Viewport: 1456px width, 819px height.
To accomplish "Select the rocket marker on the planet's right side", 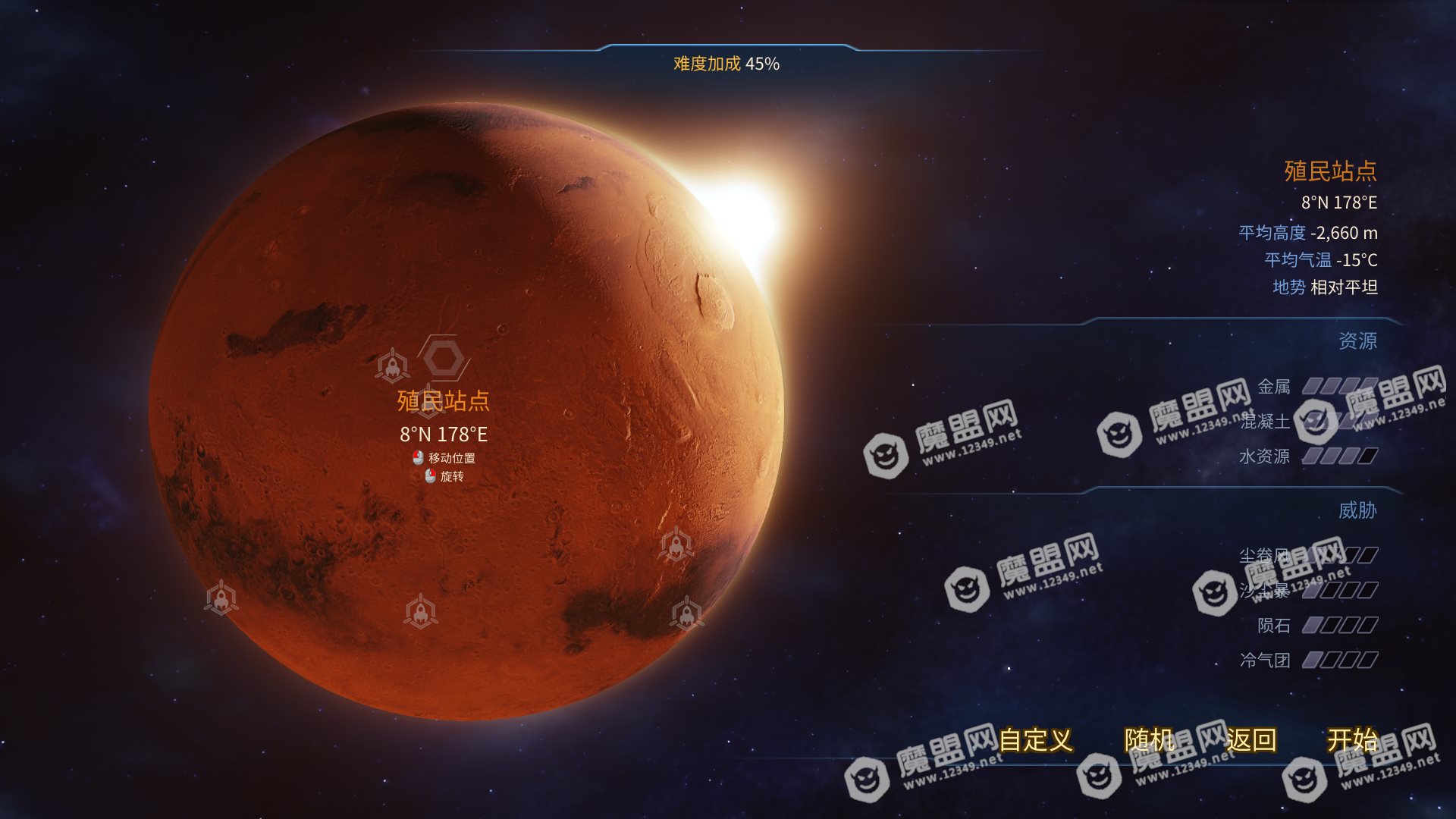I will point(678,544).
